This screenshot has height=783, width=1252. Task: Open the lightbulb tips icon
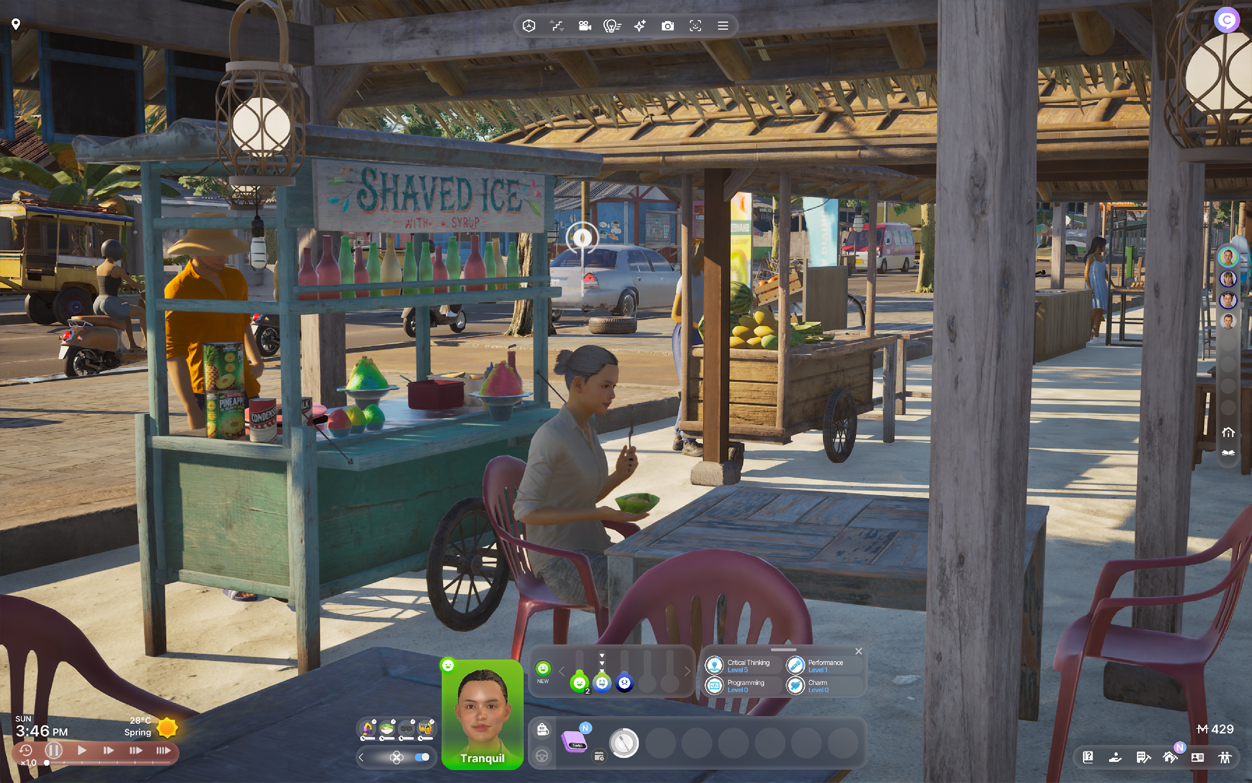coord(612,26)
